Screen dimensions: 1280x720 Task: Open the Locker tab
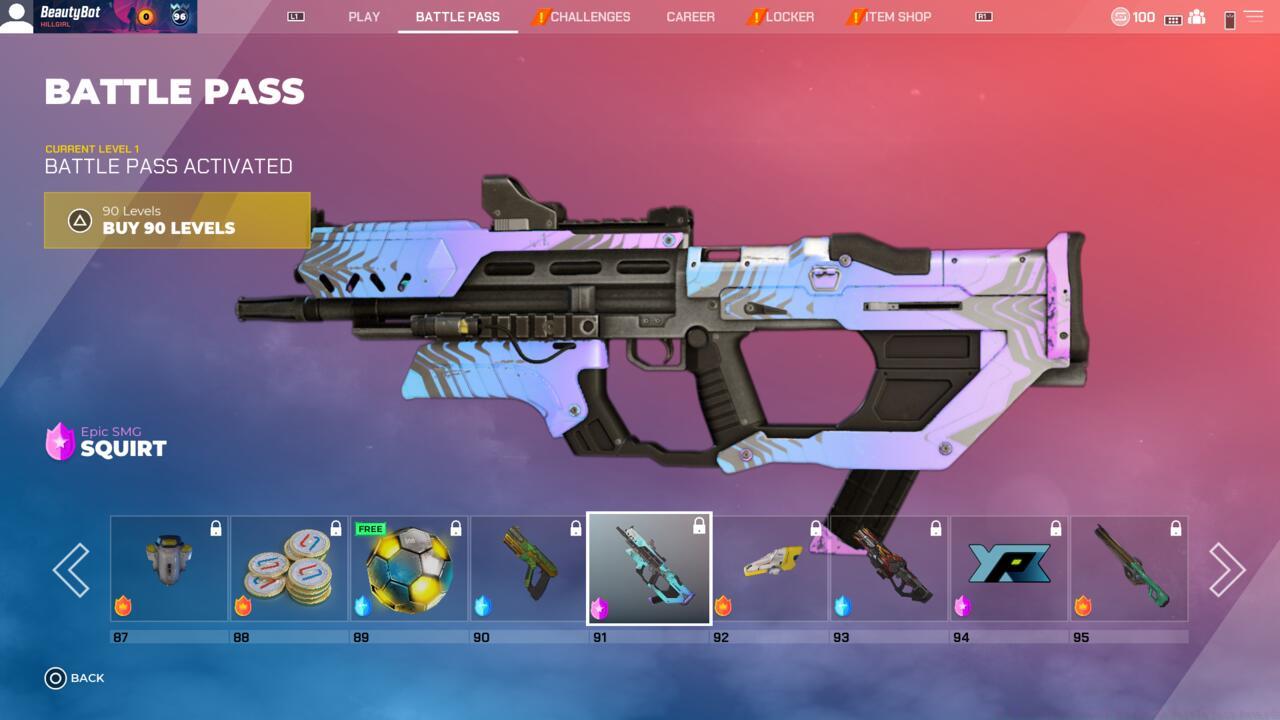789,17
